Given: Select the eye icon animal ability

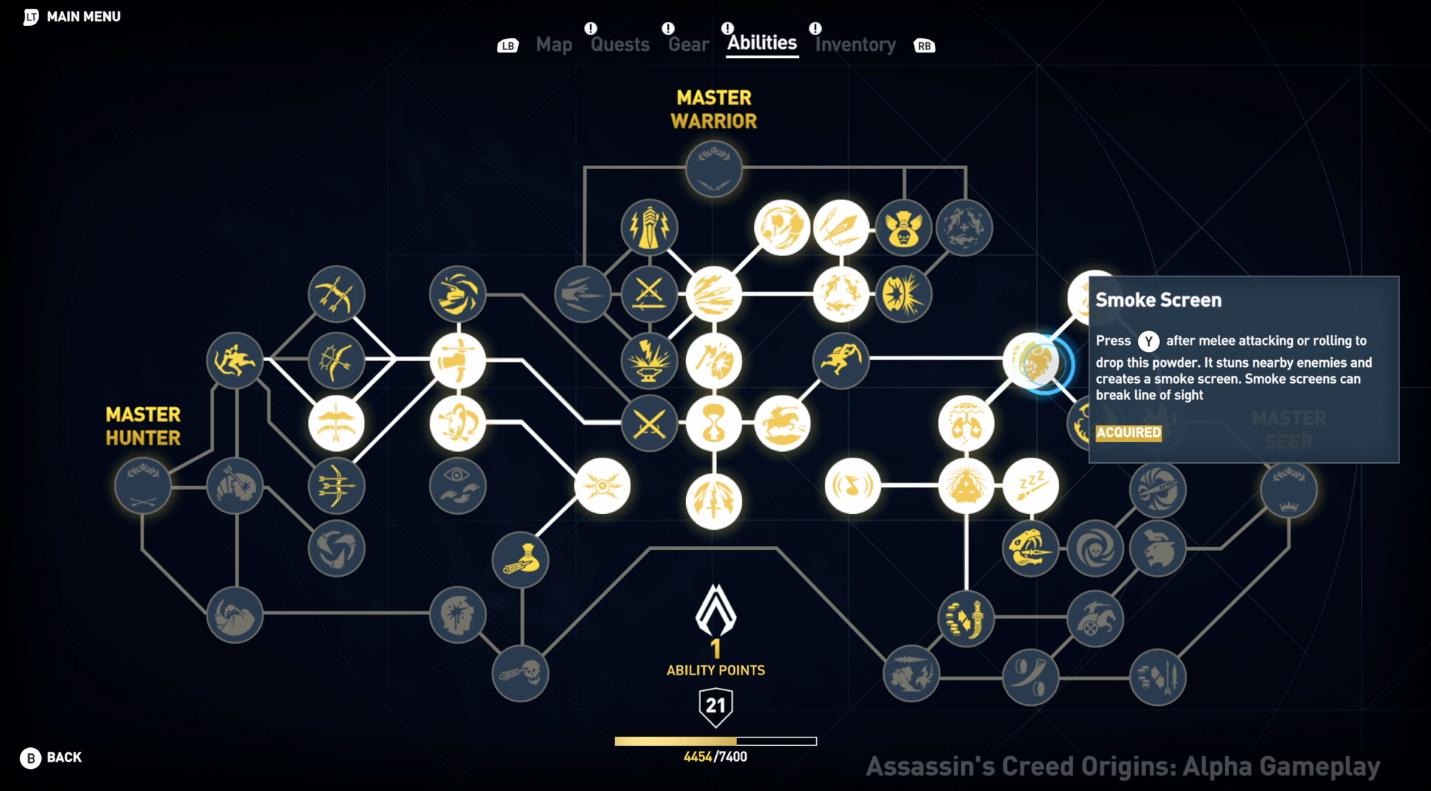Looking at the screenshot, I should click(458, 485).
